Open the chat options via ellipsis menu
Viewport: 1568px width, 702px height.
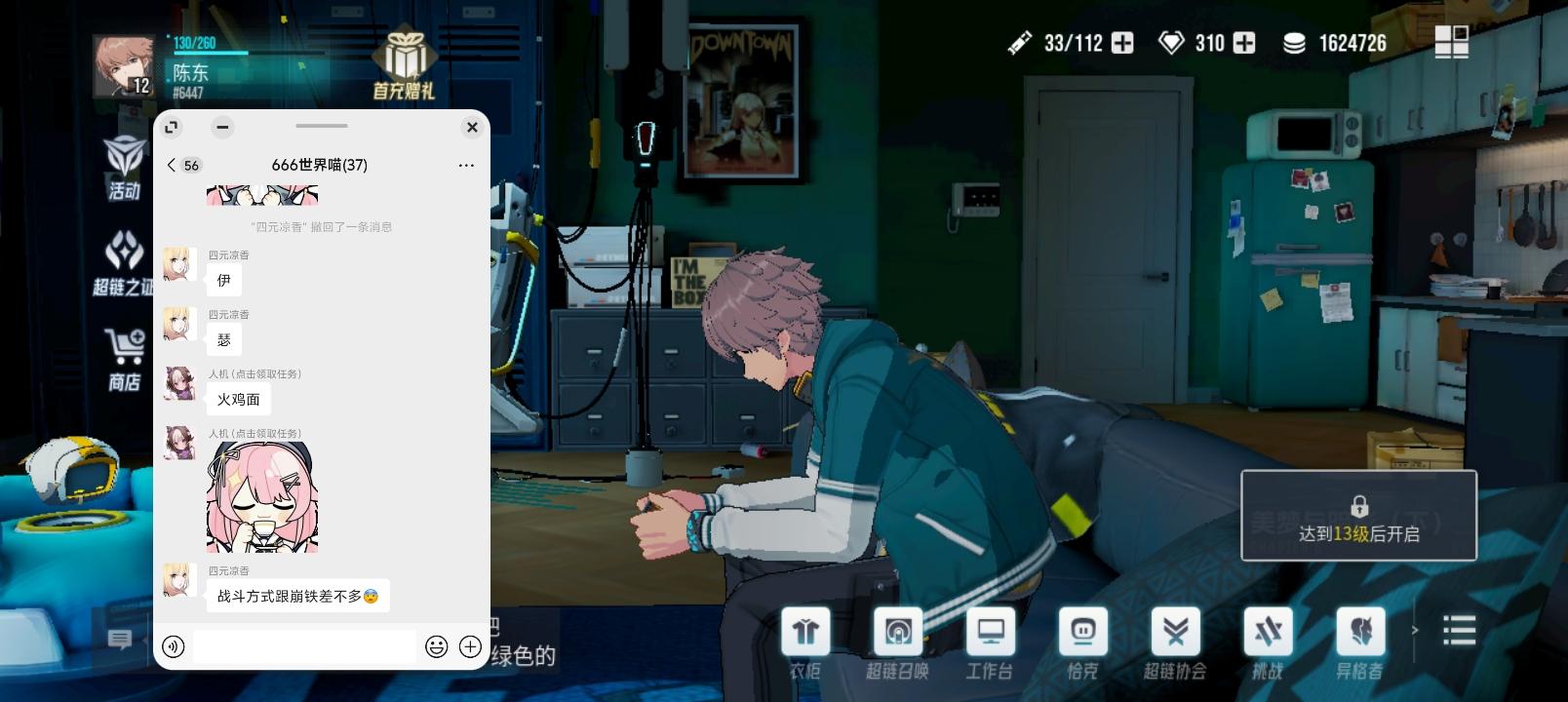click(465, 165)
